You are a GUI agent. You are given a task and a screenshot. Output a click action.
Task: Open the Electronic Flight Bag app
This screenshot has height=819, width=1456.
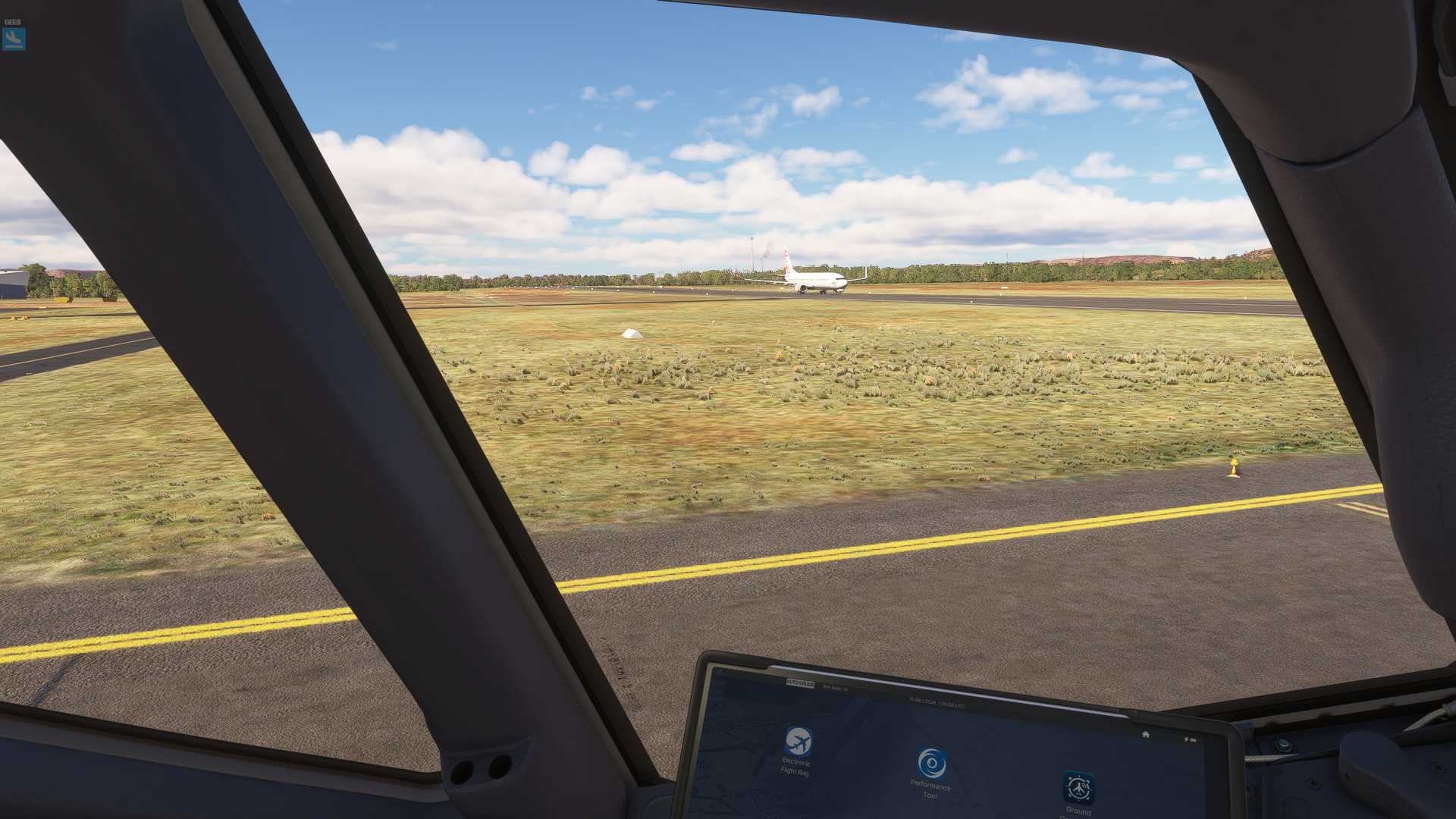coord(797,742)
